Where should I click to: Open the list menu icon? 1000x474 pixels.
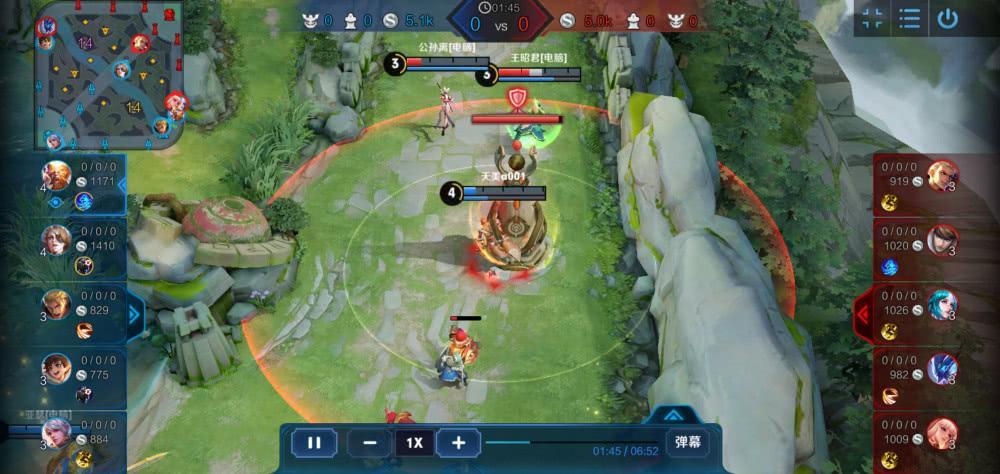pos(909,19)
